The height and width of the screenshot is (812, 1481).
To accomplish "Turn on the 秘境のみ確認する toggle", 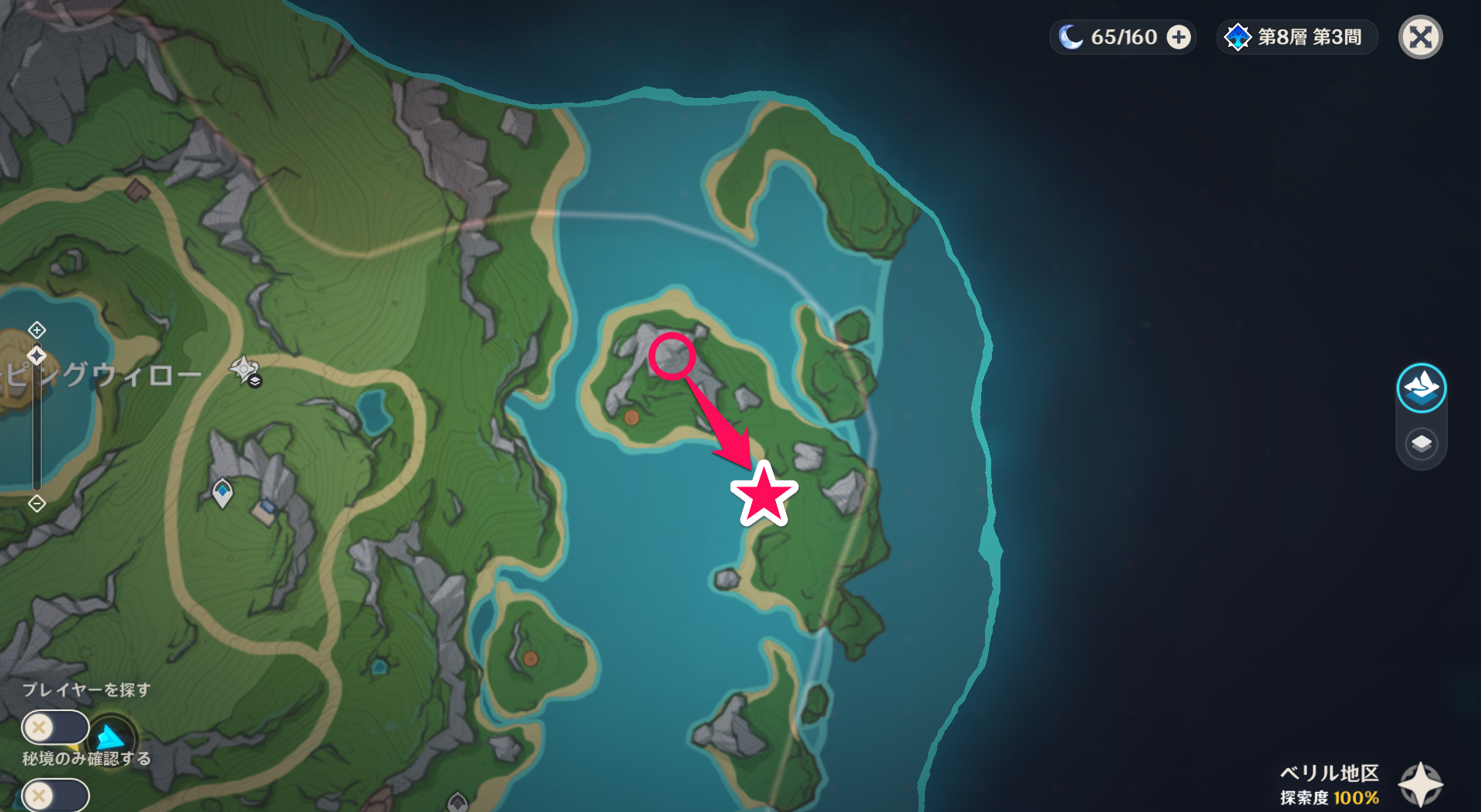I will 54,794.
